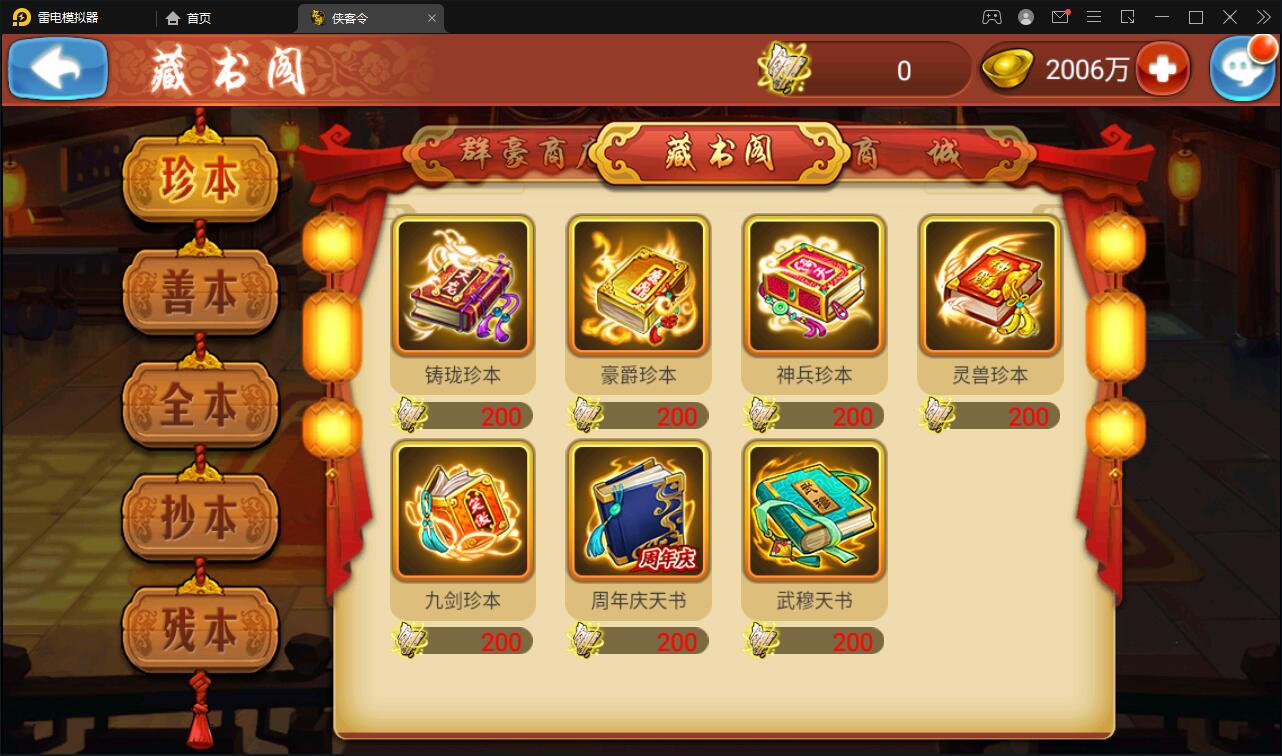Image resolution: width=1282 pixels, height=756 pixels.
Task: Click the blue back arrow button
Action: (x=57, y=69)
